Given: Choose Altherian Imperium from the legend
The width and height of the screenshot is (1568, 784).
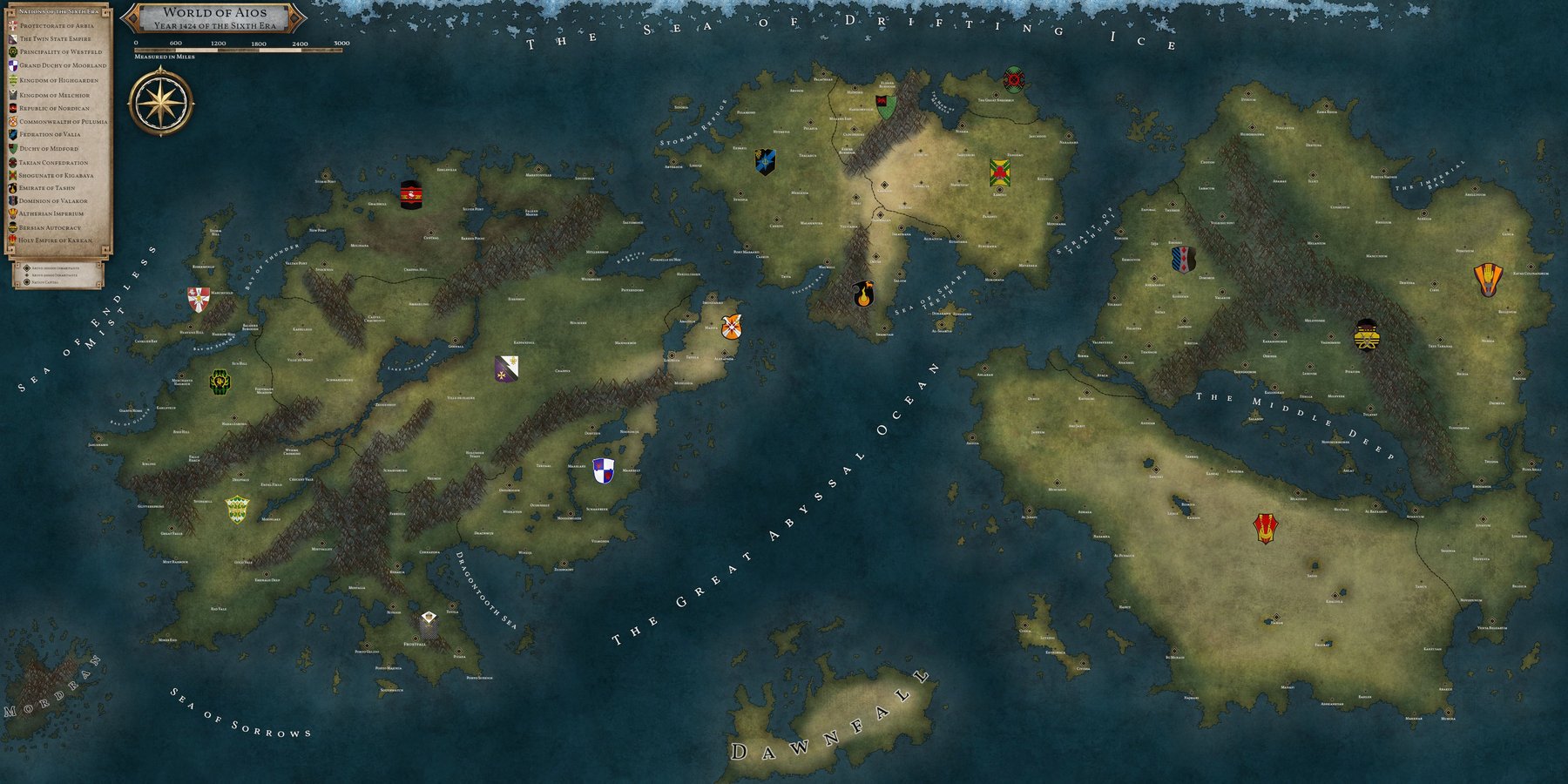Looking at the screenshot, I should pos(51,213).
